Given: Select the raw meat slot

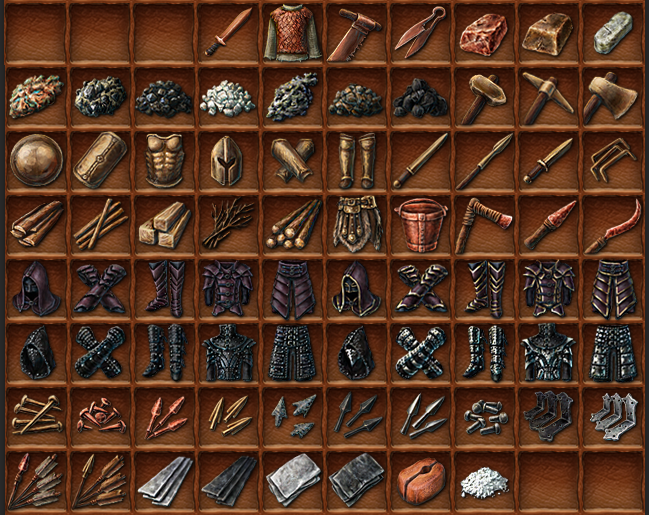Looking at the screenshot, I should click(485, 33).
